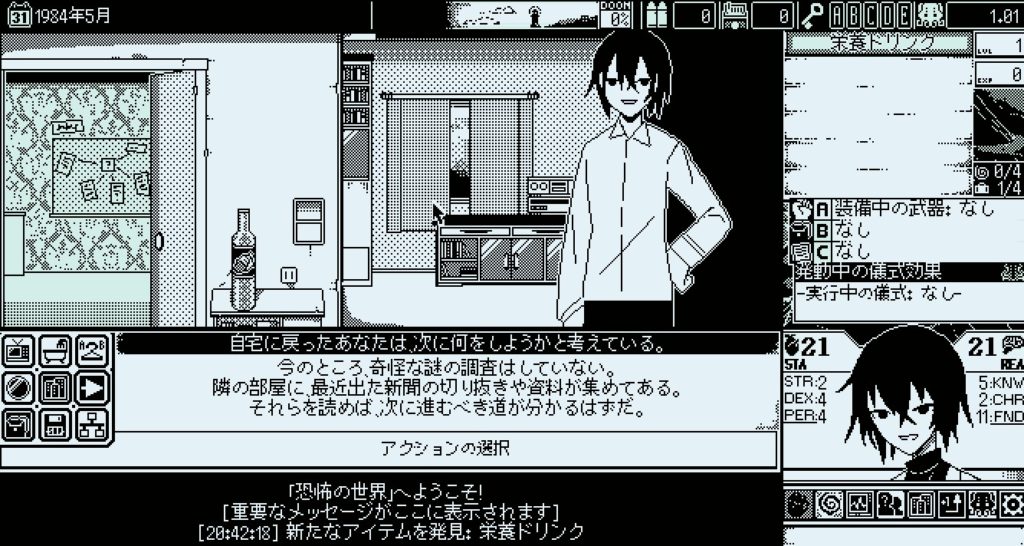Open the gear settings icon

click(1012, 504)
